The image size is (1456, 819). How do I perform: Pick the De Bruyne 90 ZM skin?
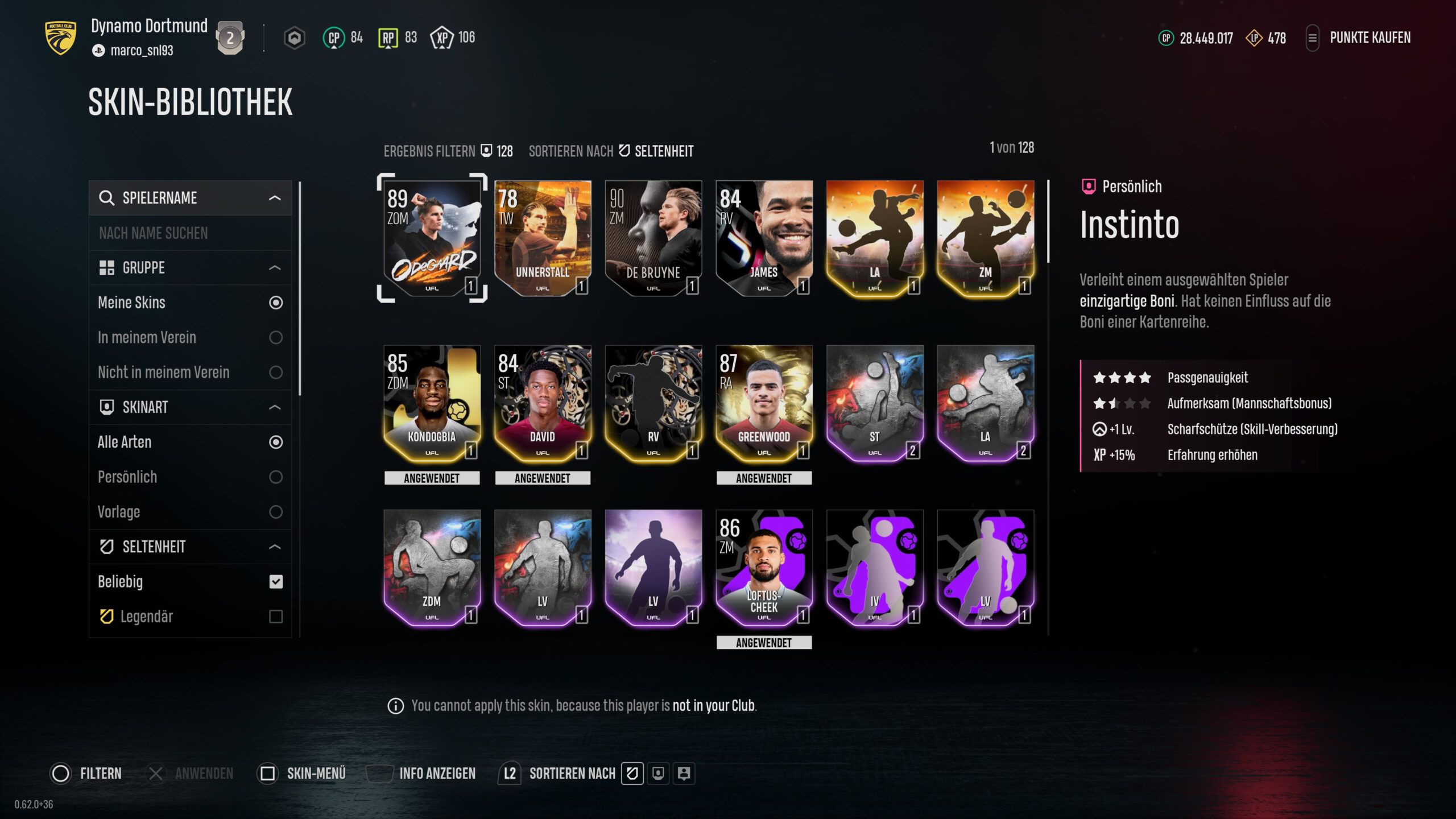pyautogui.click(x=653, y=238)
